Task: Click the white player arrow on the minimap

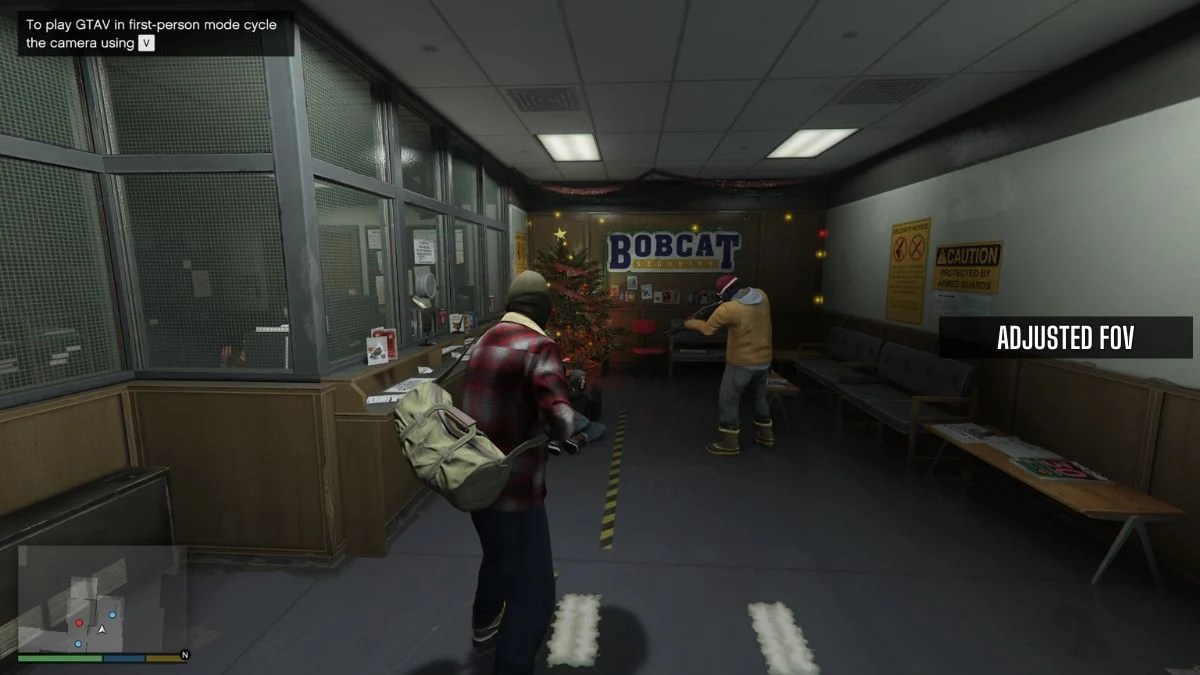Action: 101,629
